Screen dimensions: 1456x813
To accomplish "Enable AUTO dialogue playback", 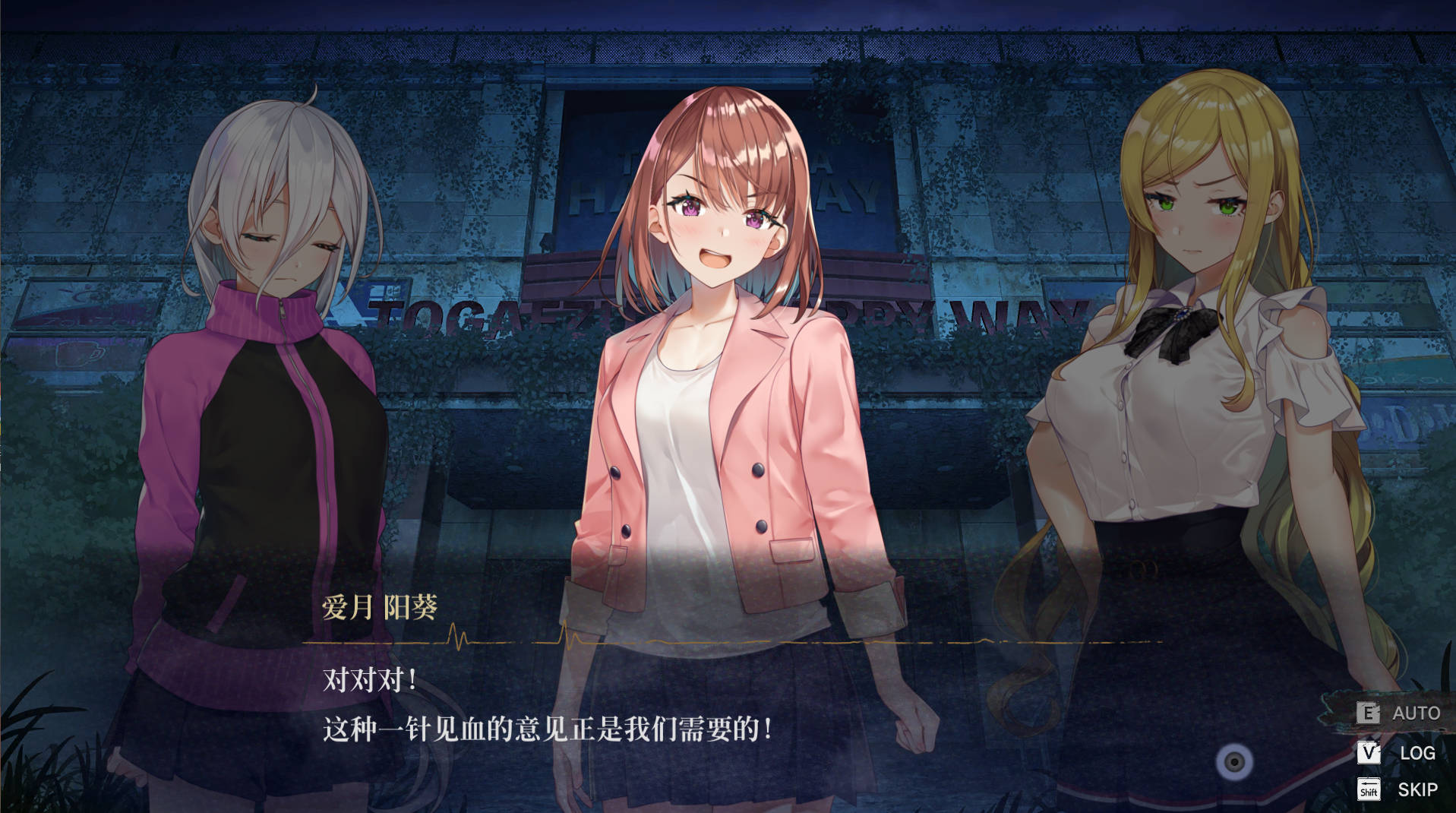I will (1415, 713).
